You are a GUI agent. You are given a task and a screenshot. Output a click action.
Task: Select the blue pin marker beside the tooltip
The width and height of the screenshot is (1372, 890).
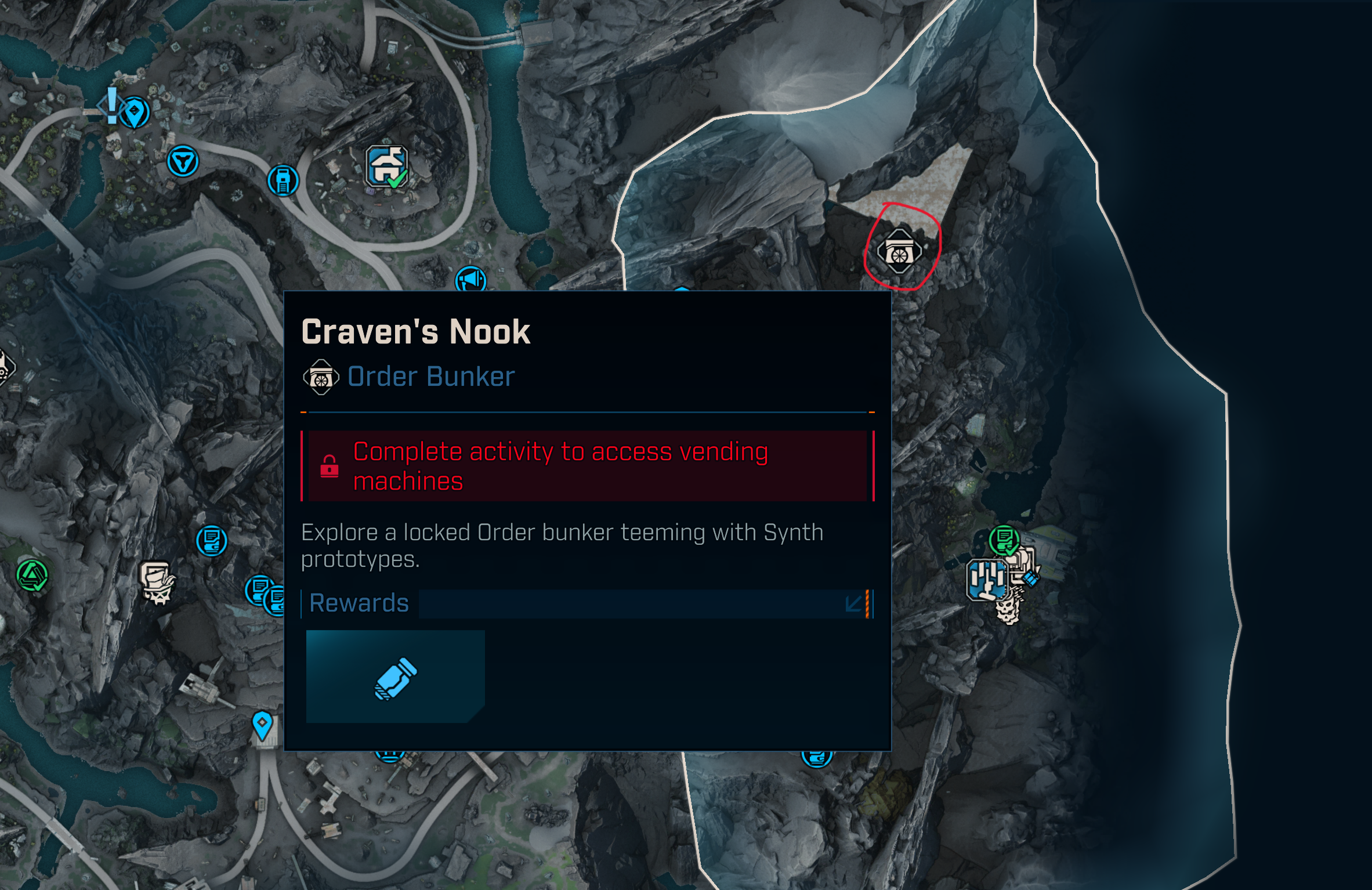coord(262,724)
